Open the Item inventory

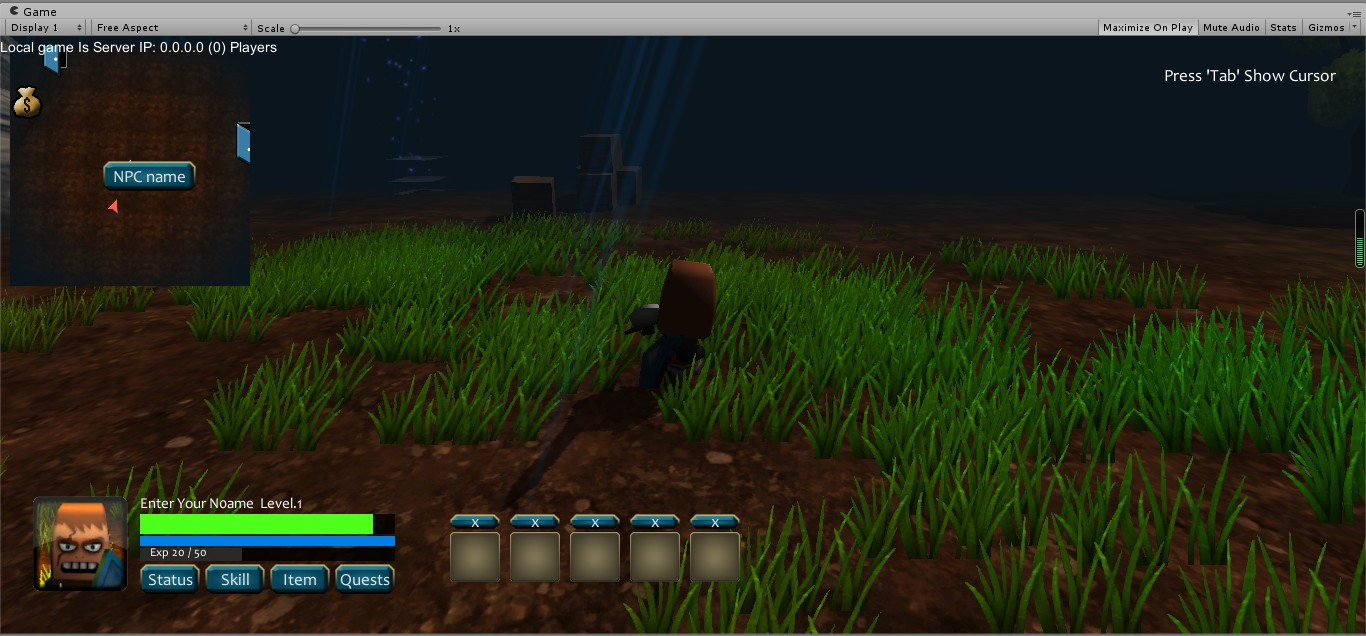tap(299, 579)
